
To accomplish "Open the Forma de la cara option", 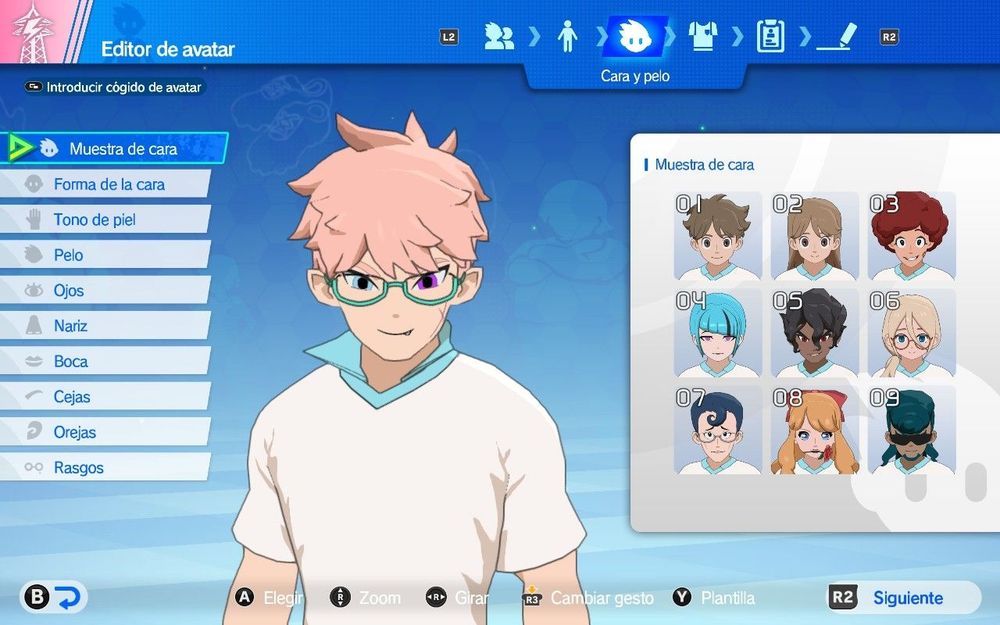I will tap(109, 184).
